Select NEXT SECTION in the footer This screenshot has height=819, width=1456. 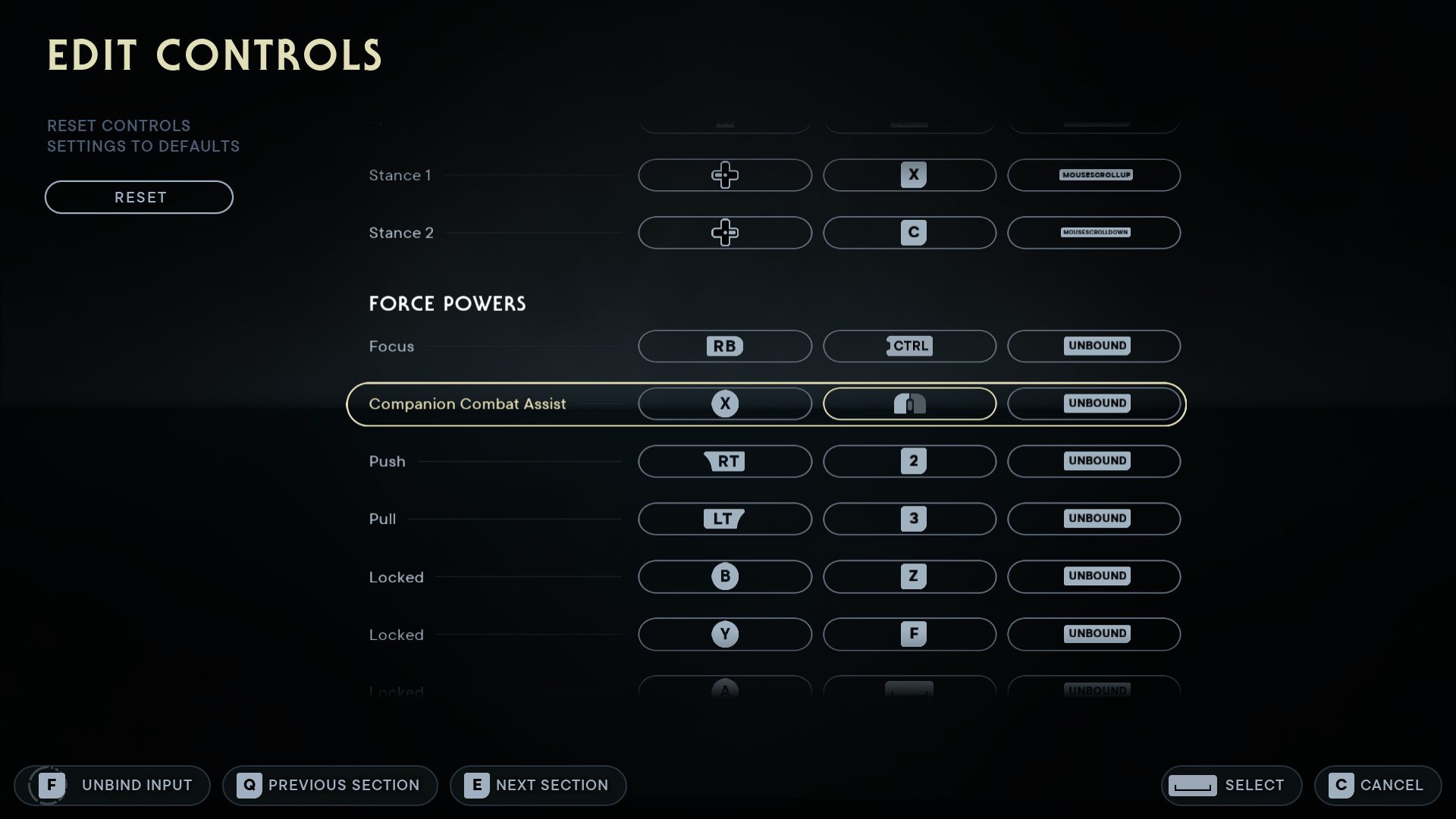click(x=538, y=785)
